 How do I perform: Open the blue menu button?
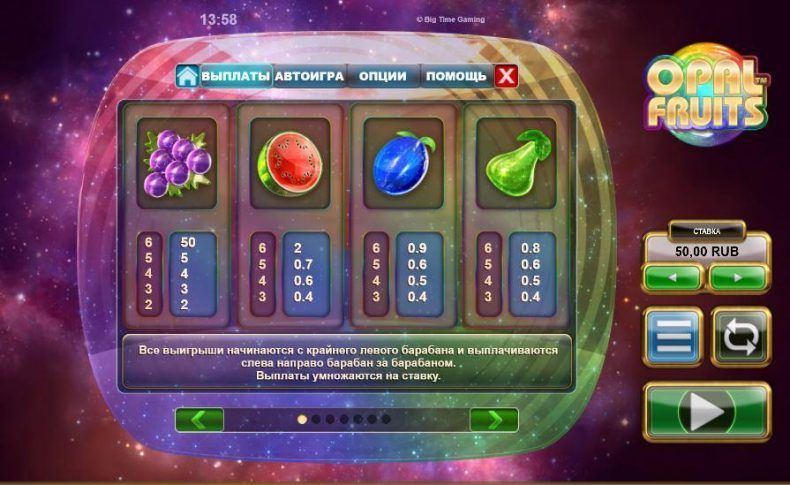(x=672, y=336)
